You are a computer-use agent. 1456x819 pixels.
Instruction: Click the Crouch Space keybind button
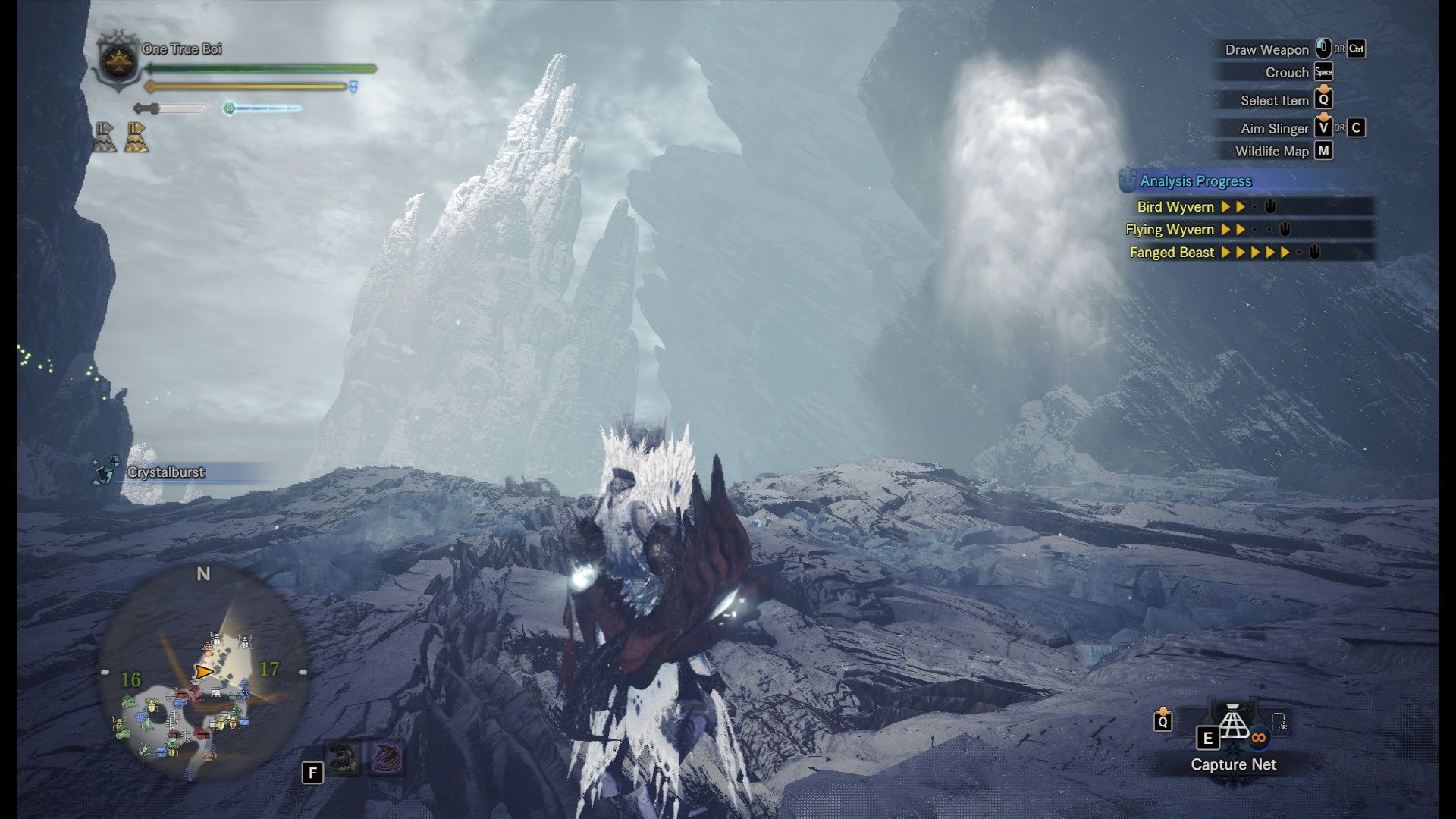pyautogui.click(x=1323, y=74)
